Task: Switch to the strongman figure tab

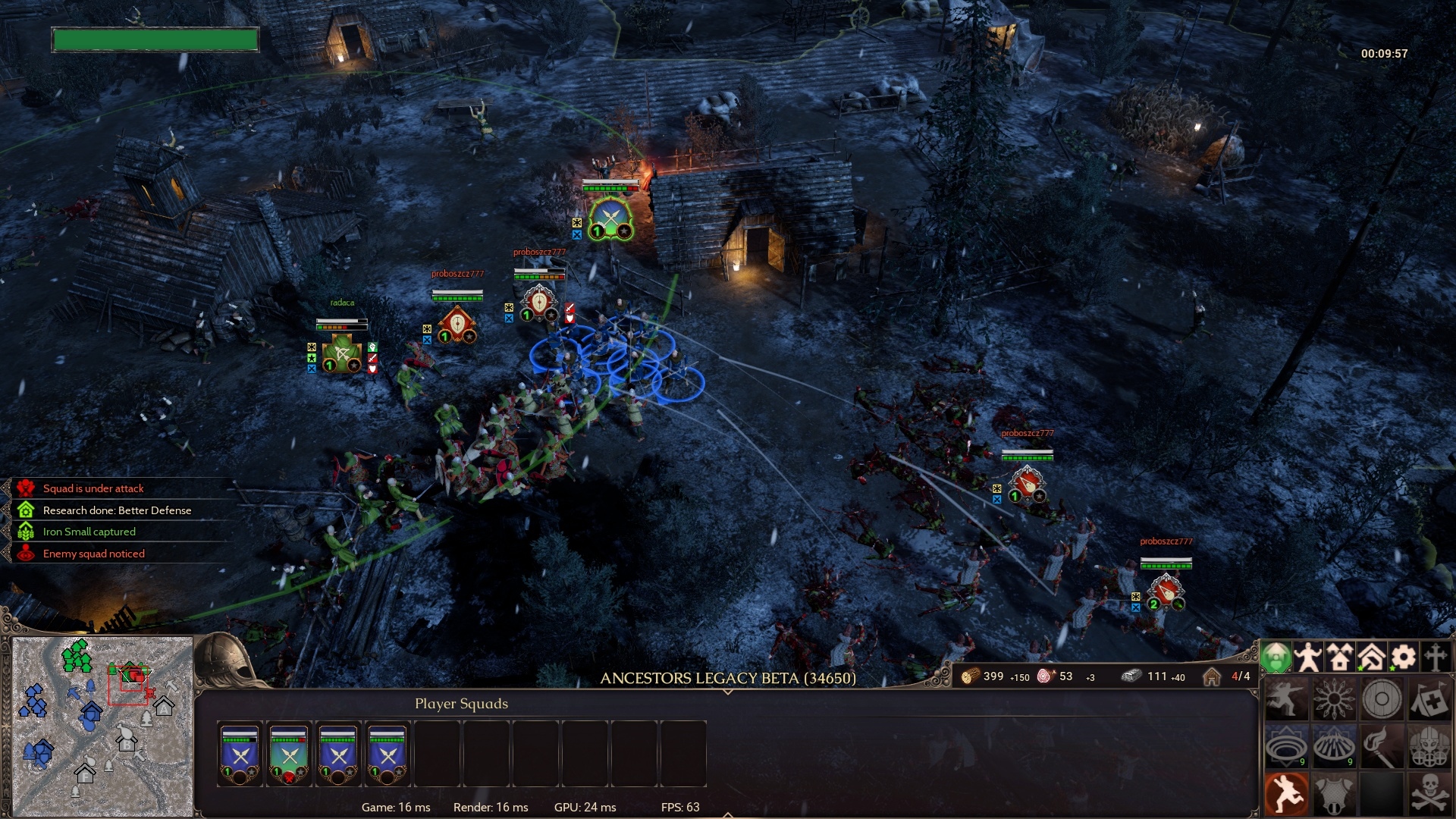Action: pyautogui.click(x=1308, y=657)
